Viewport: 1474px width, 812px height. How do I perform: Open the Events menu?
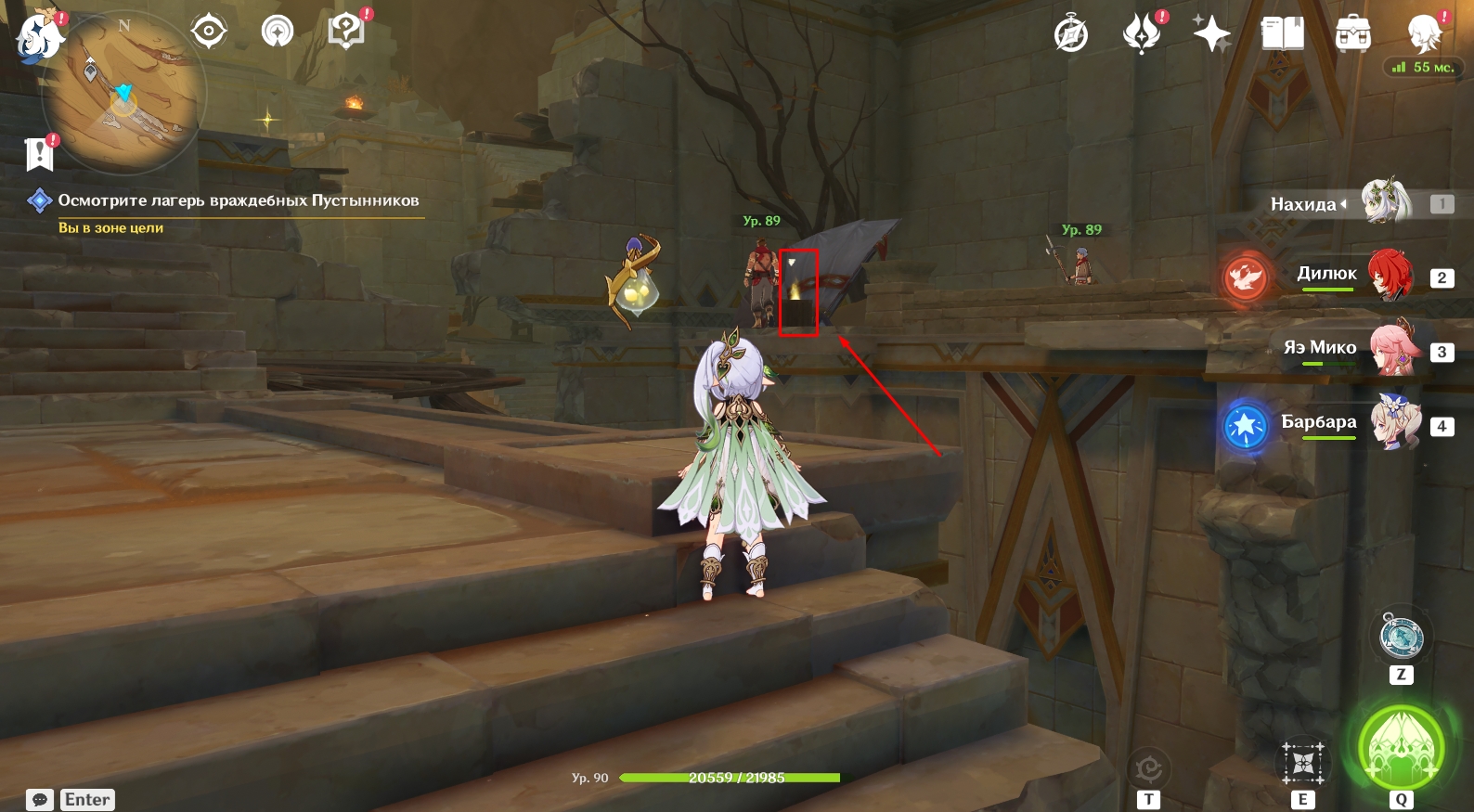[1142, 34]
